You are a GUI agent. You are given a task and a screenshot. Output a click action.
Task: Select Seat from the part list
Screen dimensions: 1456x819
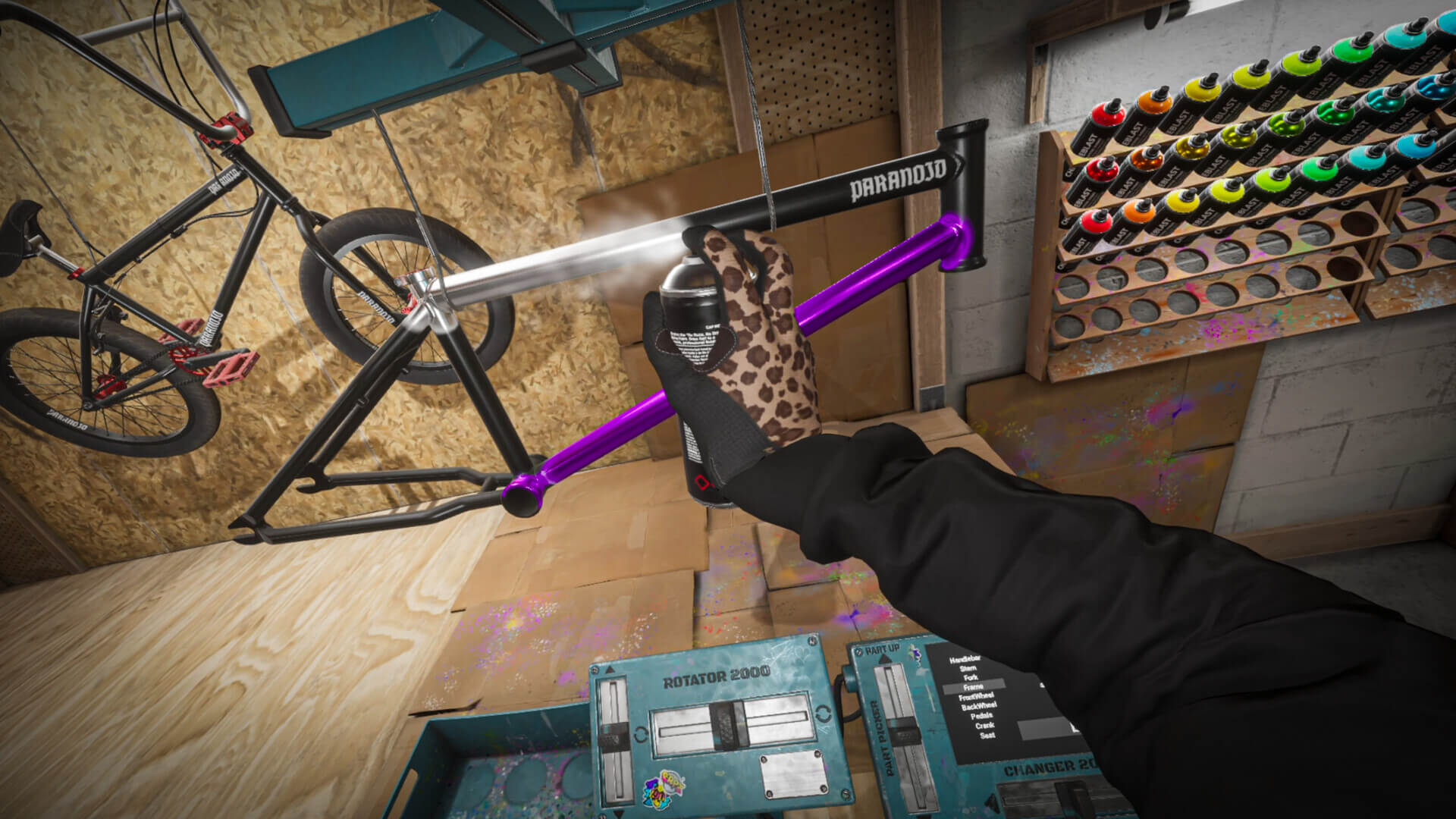[x=987, y=736]
